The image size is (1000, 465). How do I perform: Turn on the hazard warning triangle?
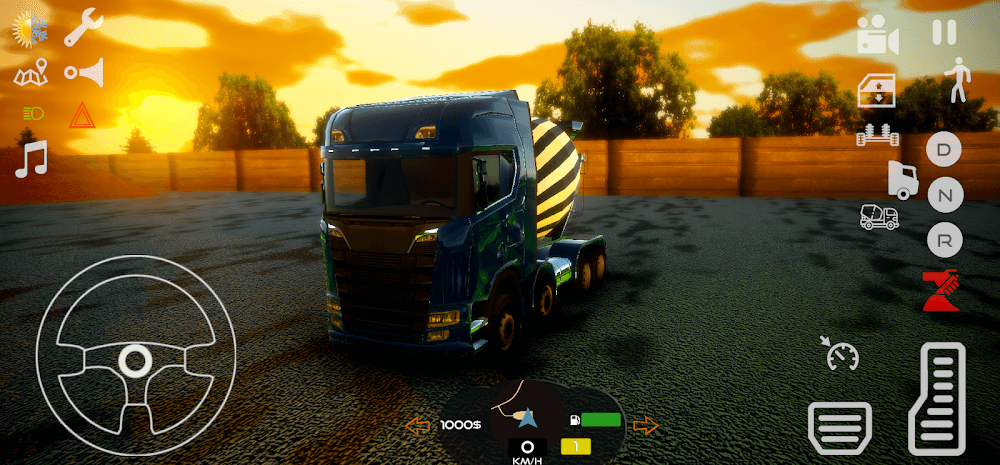(81, 115)
